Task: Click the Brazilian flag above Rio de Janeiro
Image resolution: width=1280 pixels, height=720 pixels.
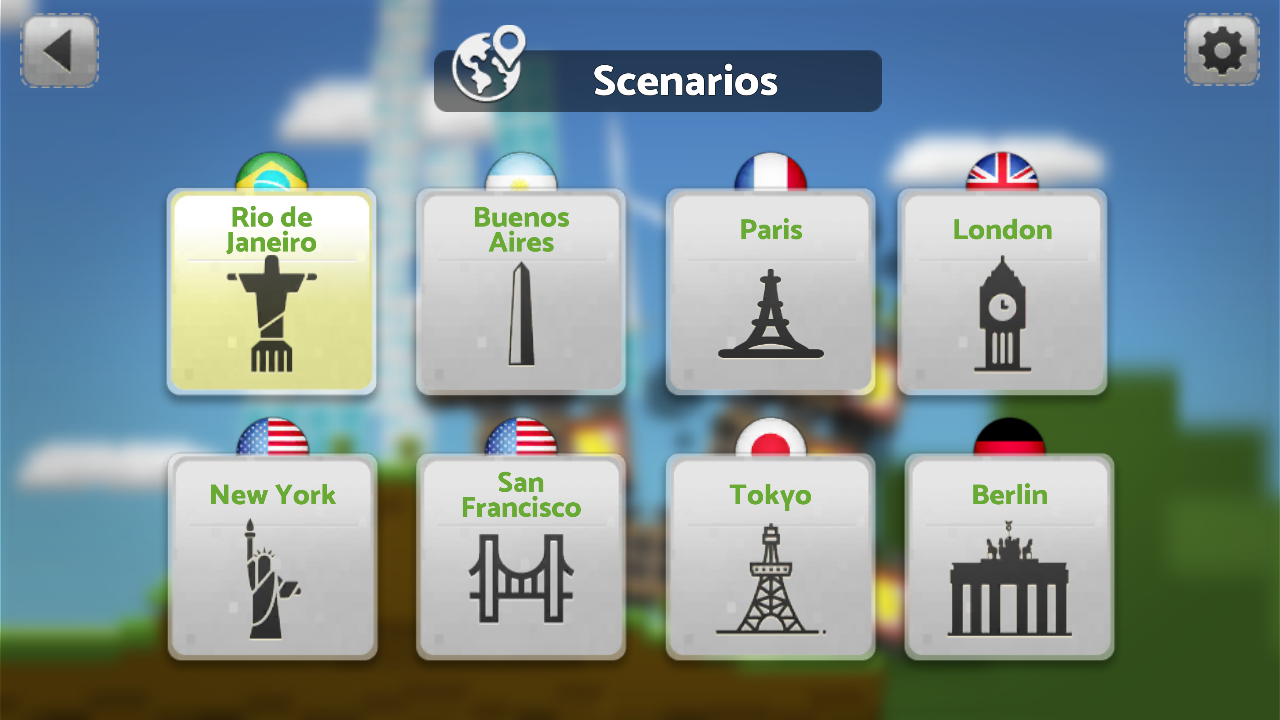Action: pos(271,170)
